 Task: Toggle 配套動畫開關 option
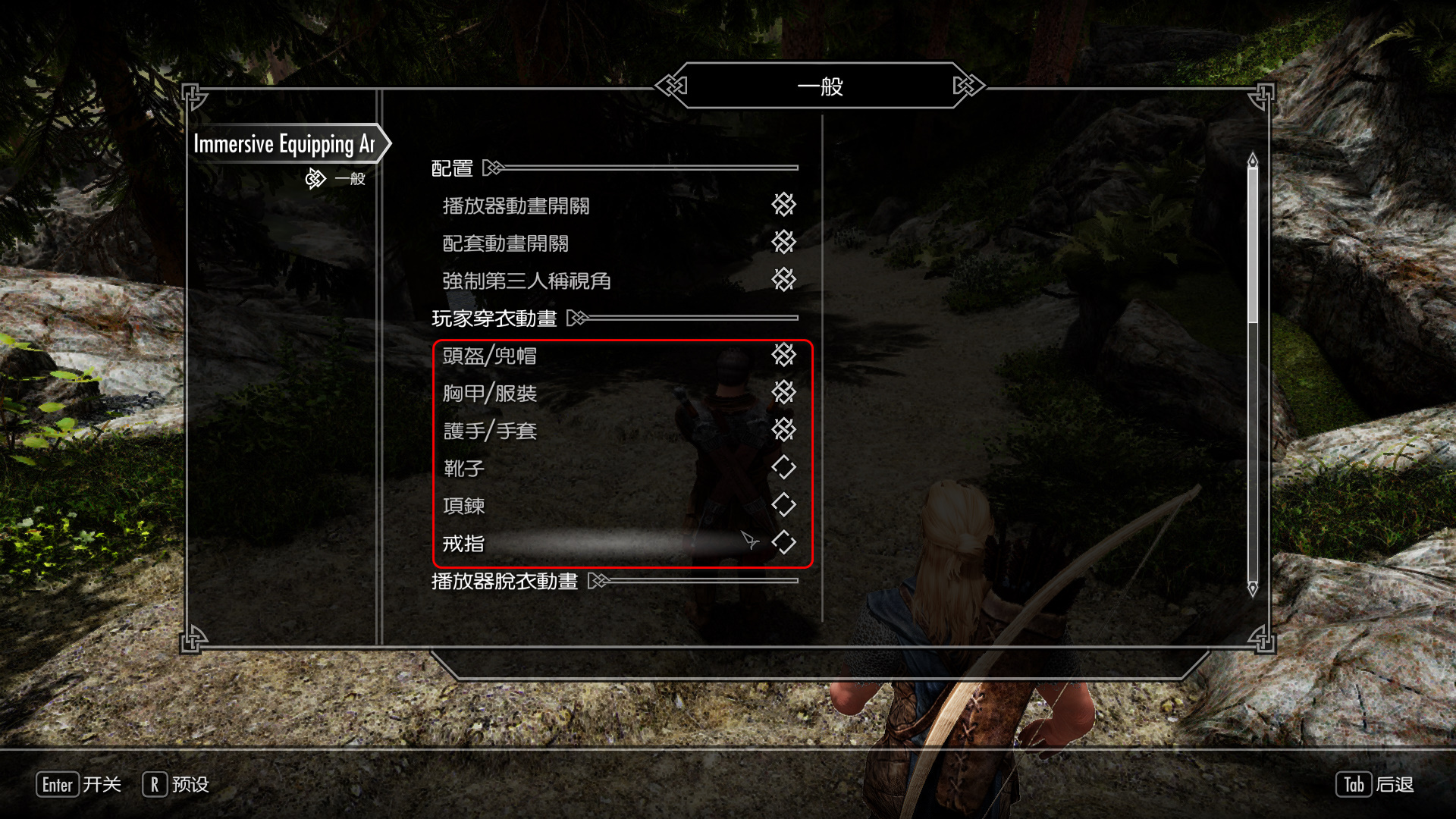pos(783,242)
